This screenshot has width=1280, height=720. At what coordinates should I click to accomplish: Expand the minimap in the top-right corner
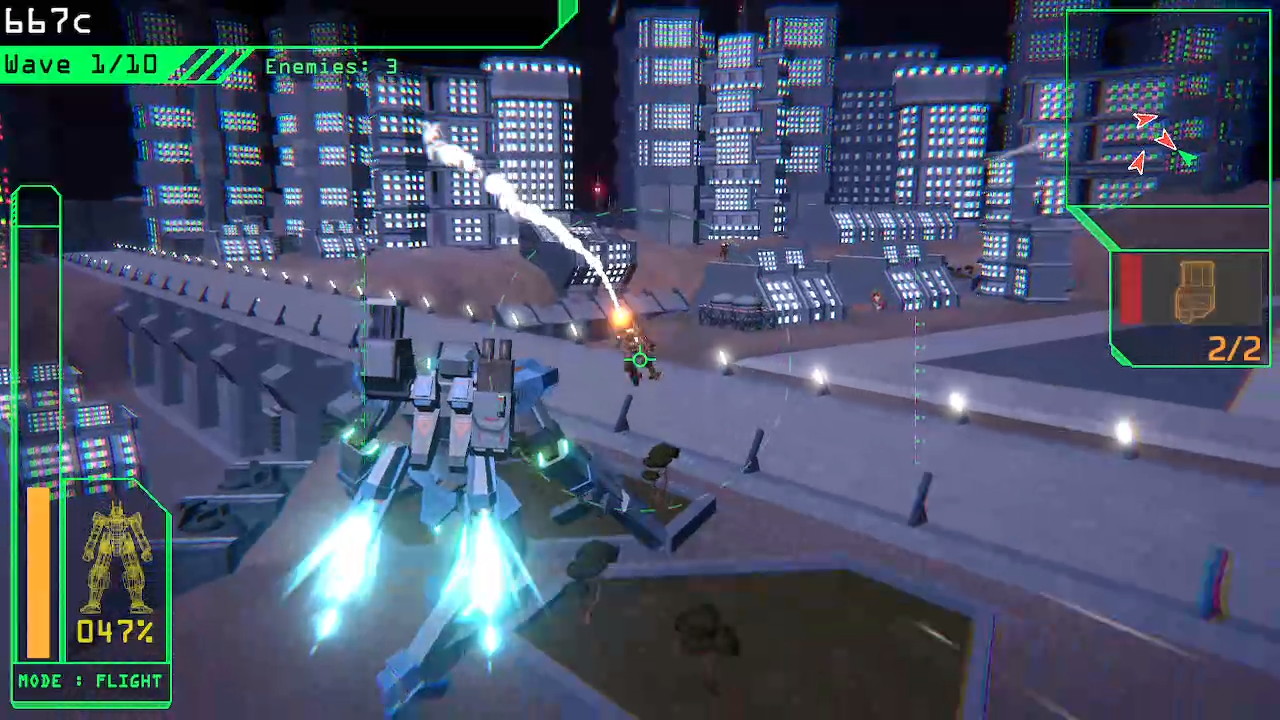pos(1168,110)
